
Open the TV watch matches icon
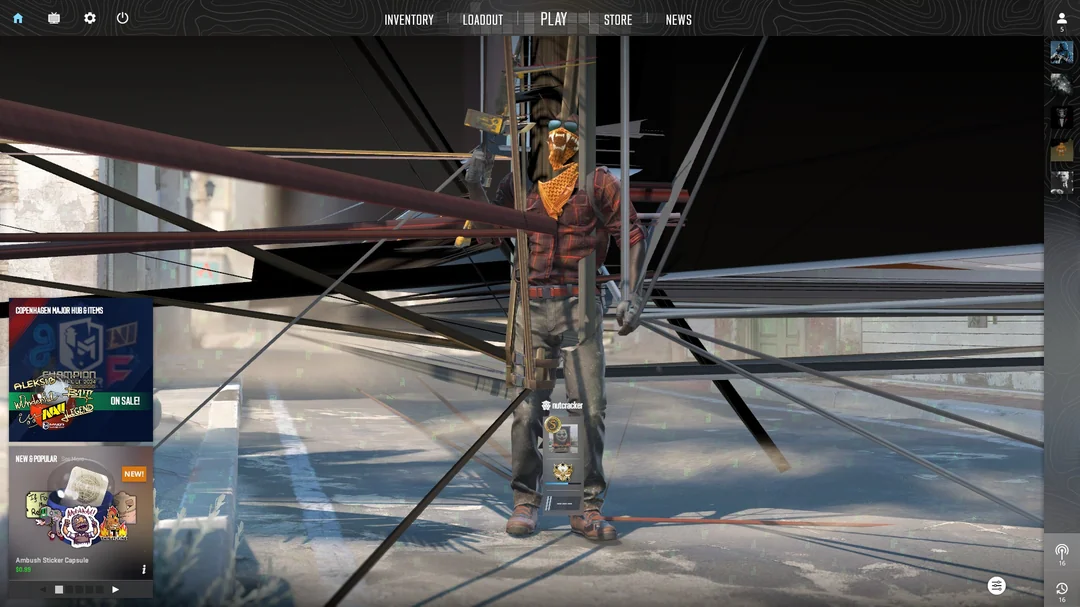coord(54,18)
